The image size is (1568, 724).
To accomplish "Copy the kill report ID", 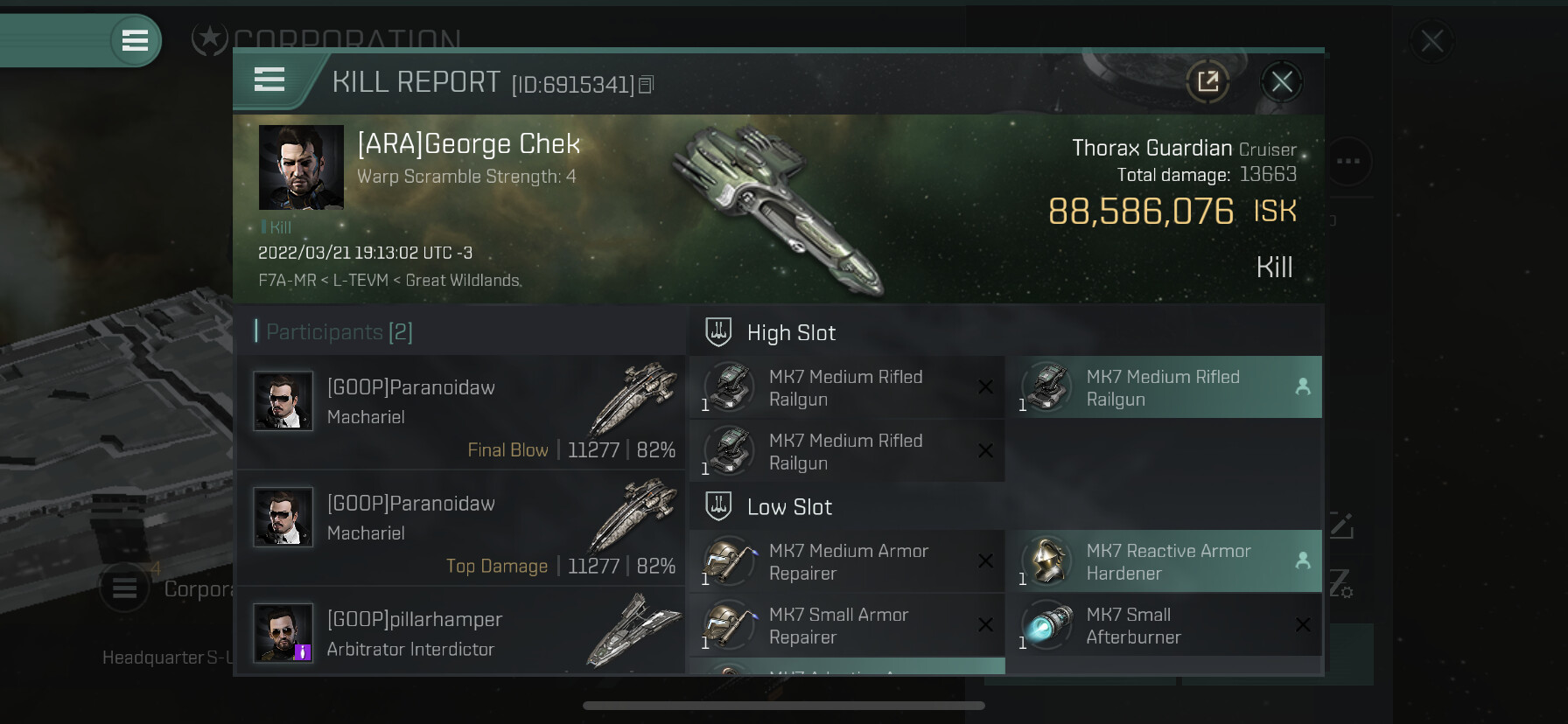I will [x=646, y=85].
